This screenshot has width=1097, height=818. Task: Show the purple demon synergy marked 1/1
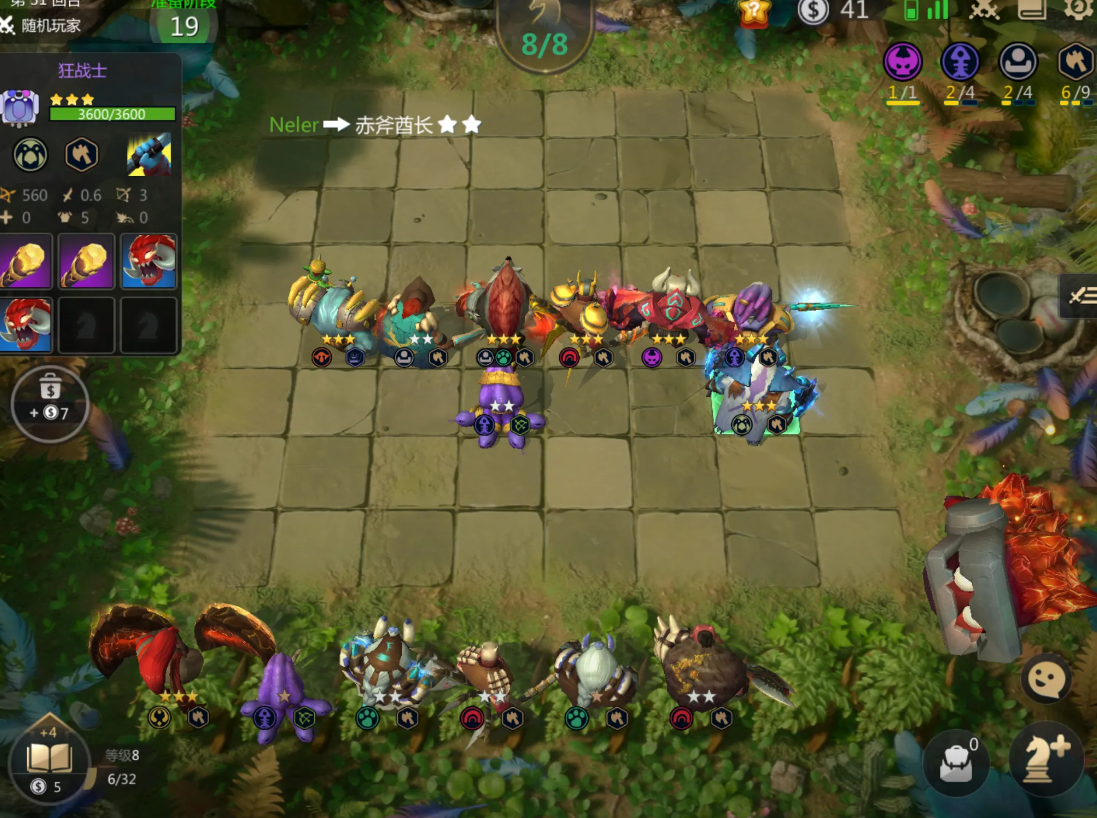(x=902, y=62)
